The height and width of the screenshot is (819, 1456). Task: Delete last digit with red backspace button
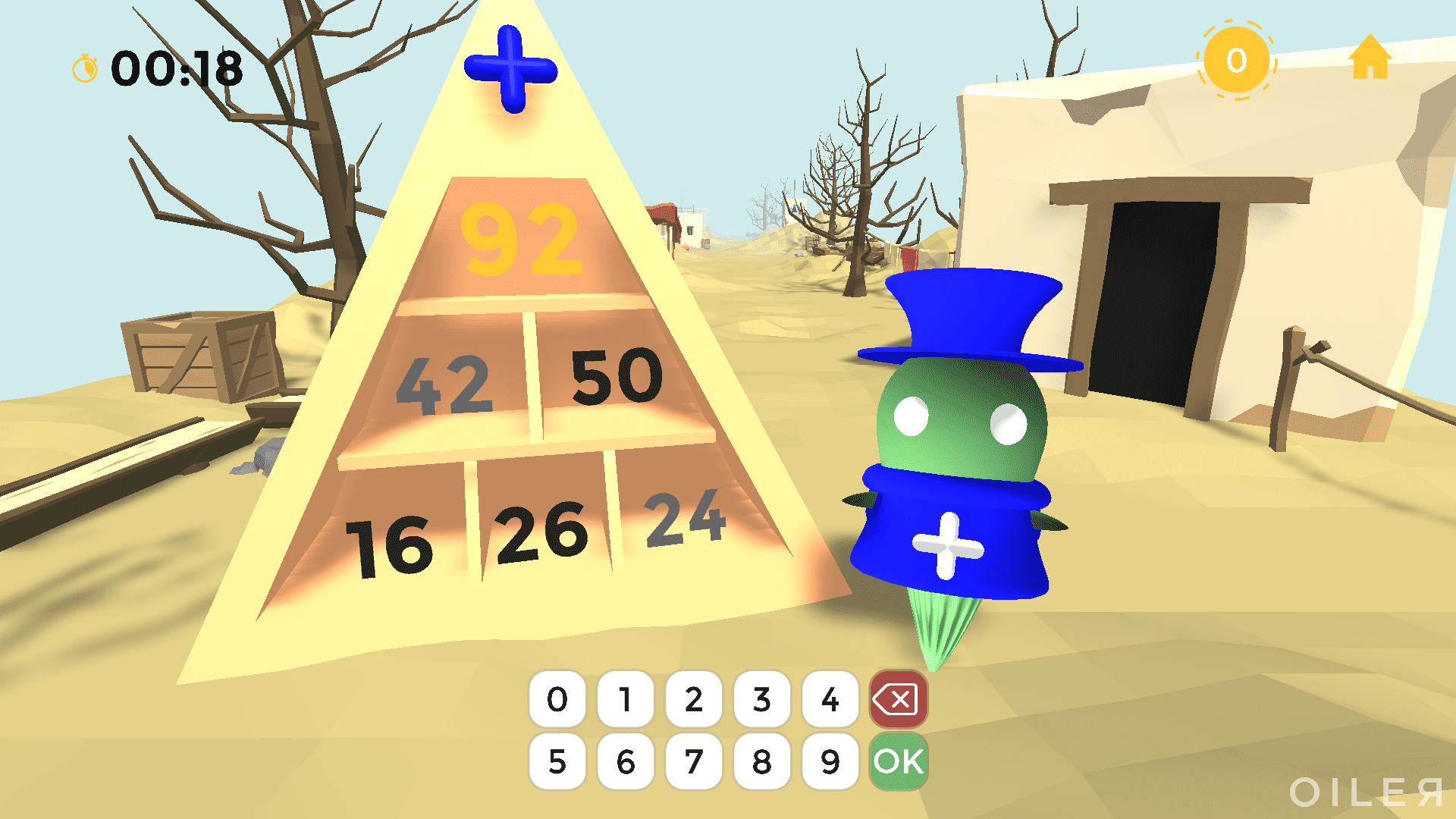tap(899, 699)
